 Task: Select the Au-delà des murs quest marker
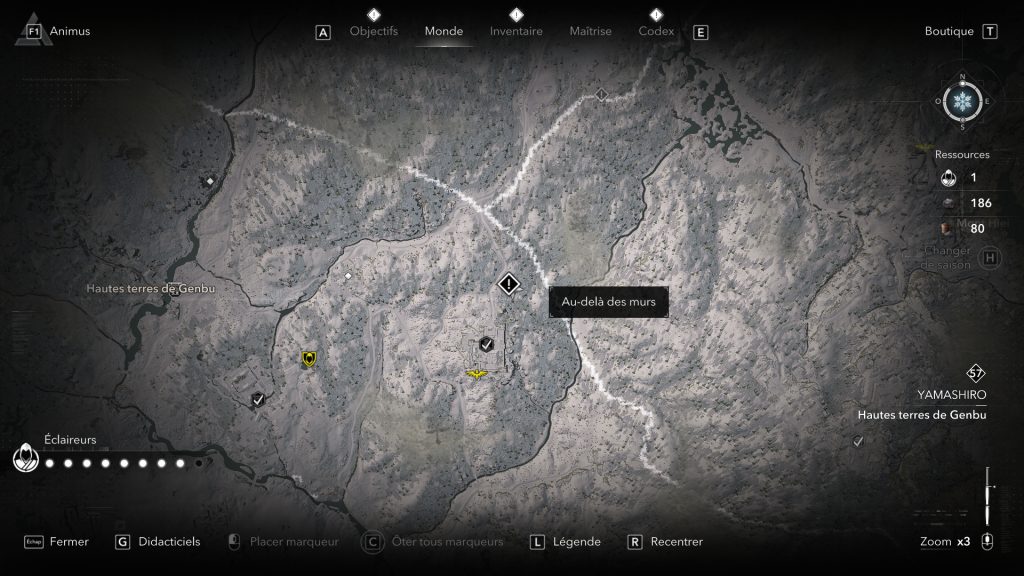coord(509,285)
